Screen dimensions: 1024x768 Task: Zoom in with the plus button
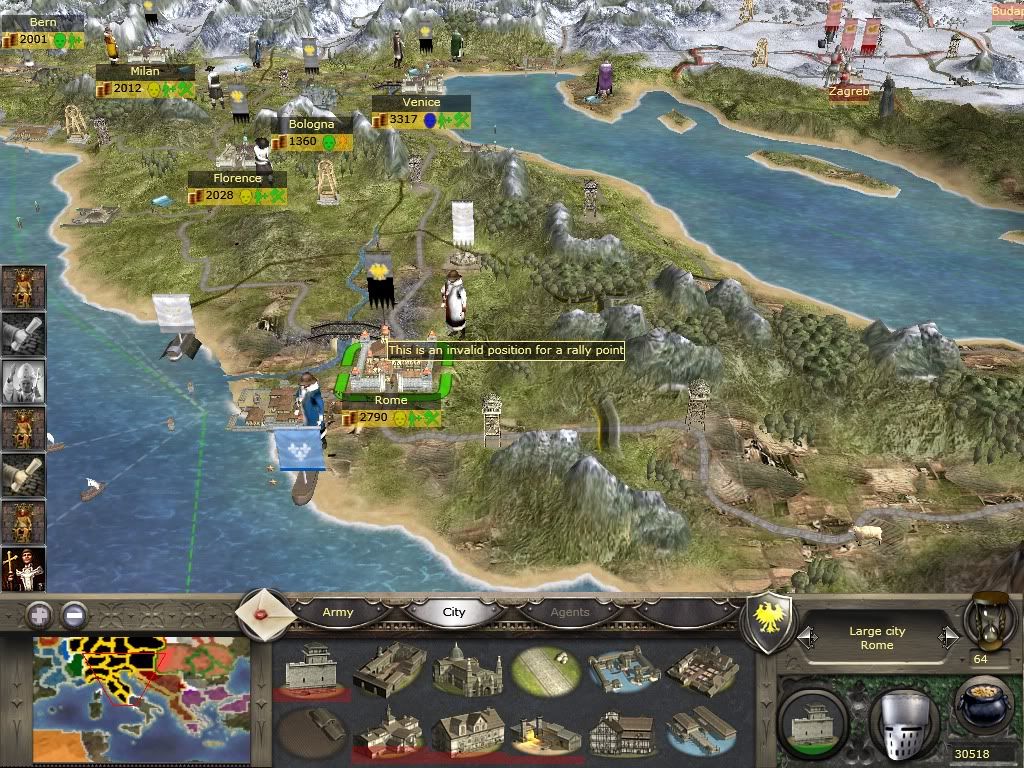pos(39,613)
